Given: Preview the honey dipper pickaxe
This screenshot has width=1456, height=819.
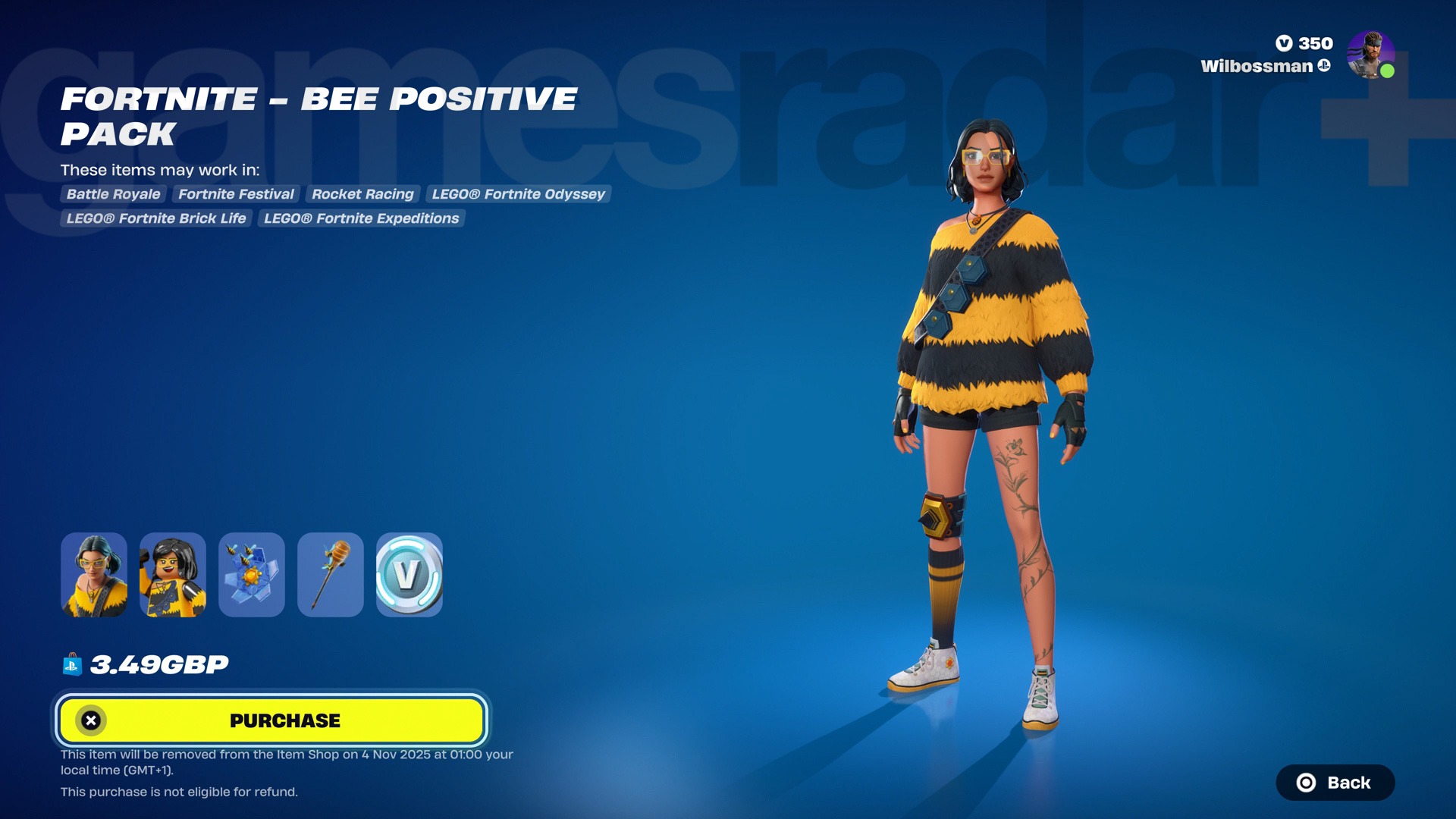Looking at the screenshot, I should (331, 575).
